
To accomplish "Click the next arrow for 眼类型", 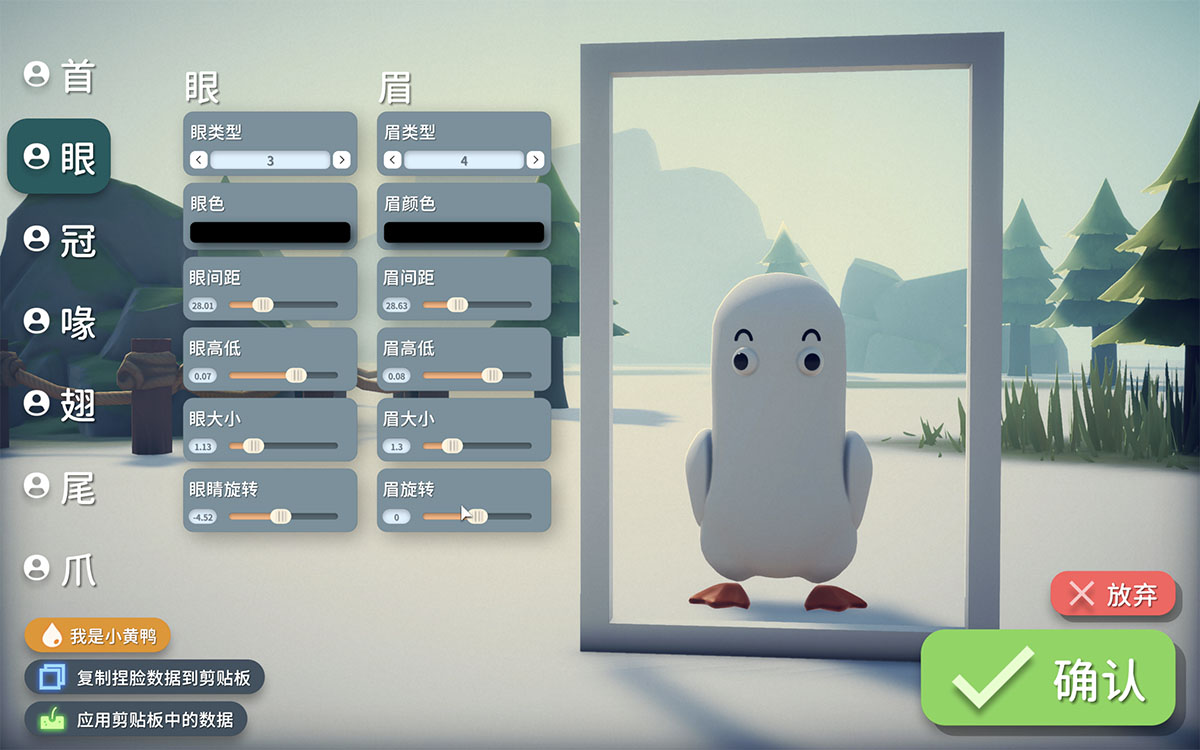I will tap(341, 160).
